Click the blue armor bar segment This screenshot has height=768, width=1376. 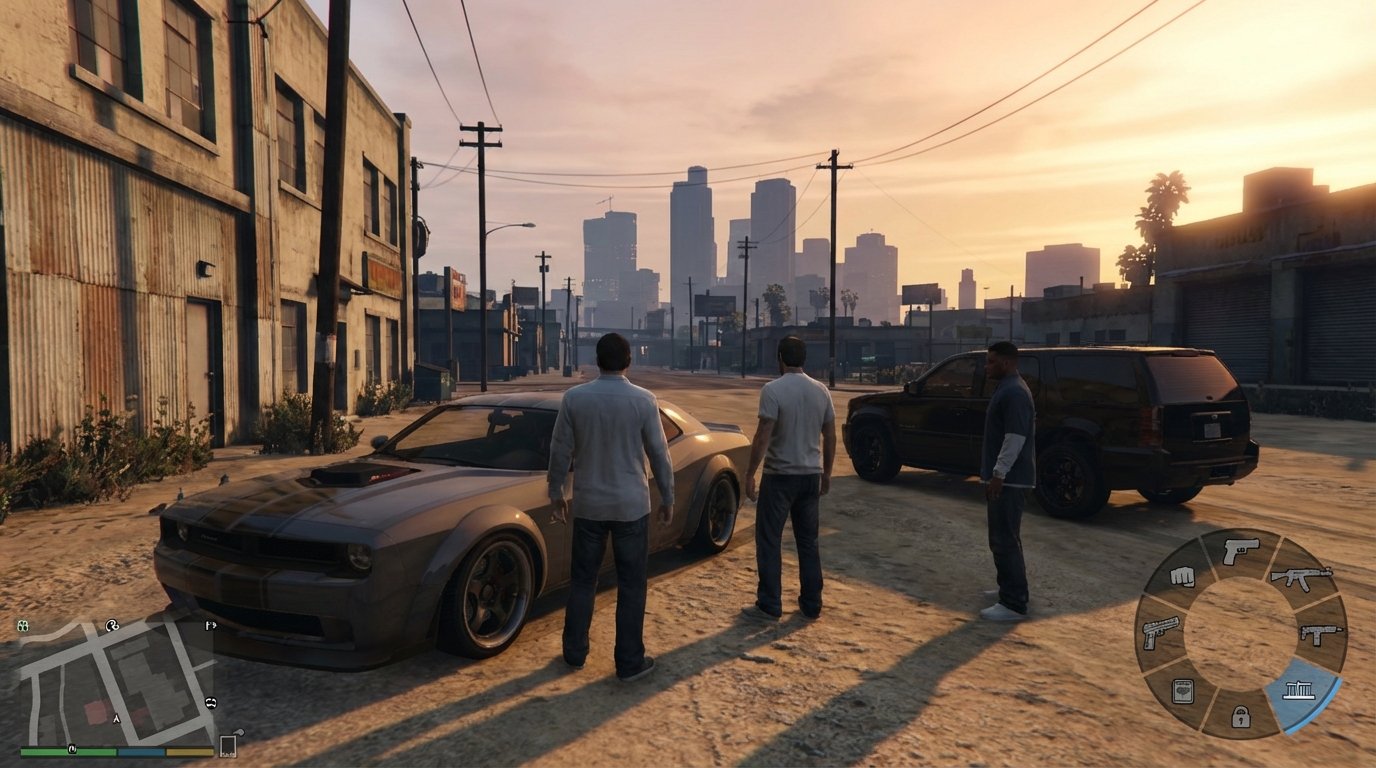pos(140,751)
